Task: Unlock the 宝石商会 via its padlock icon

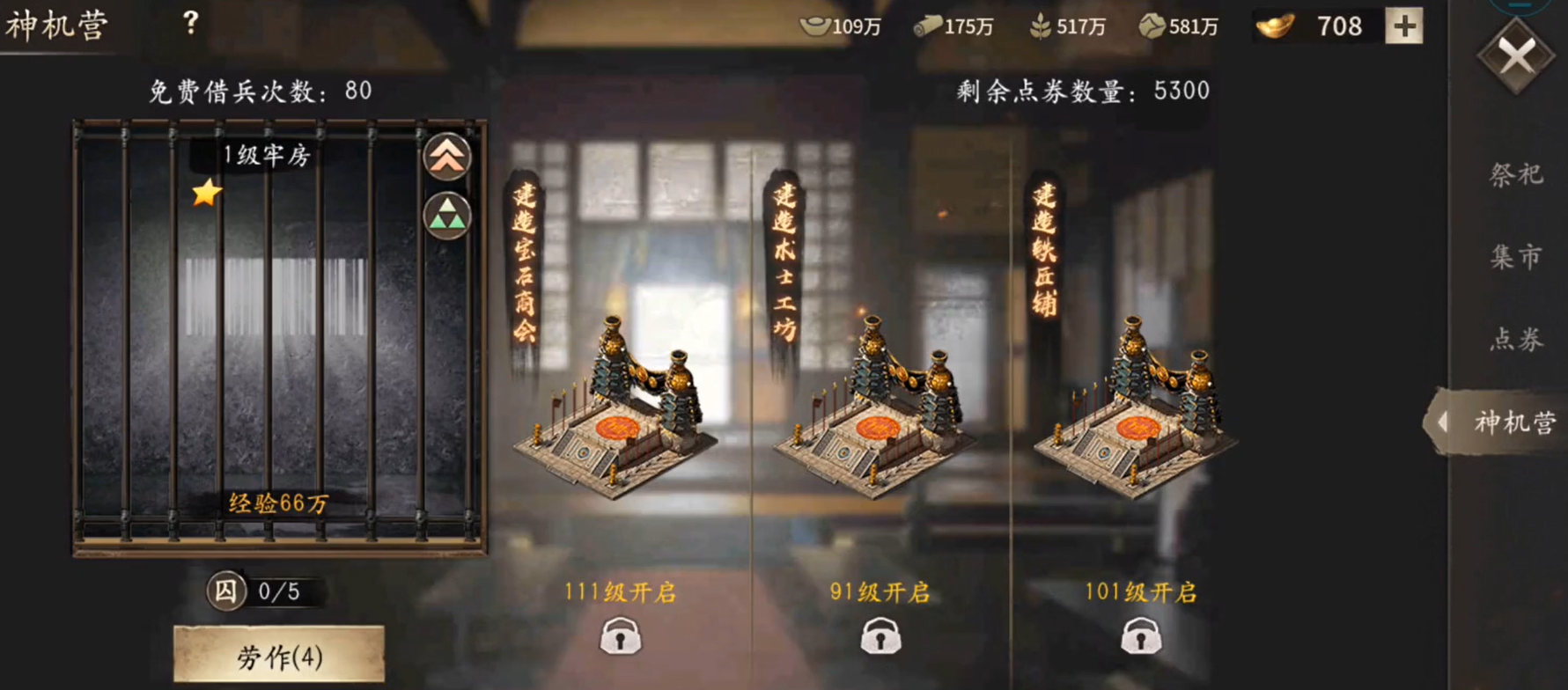Action: [x=622, y=635]
